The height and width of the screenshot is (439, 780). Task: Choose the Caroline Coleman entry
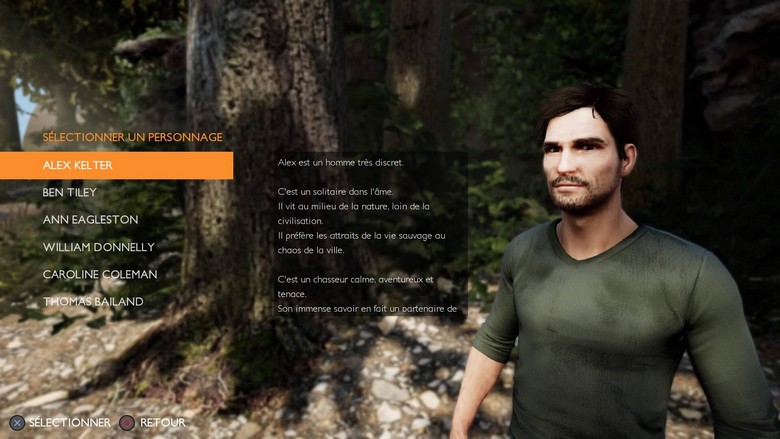pyautogui.click(x=99, y=274)
